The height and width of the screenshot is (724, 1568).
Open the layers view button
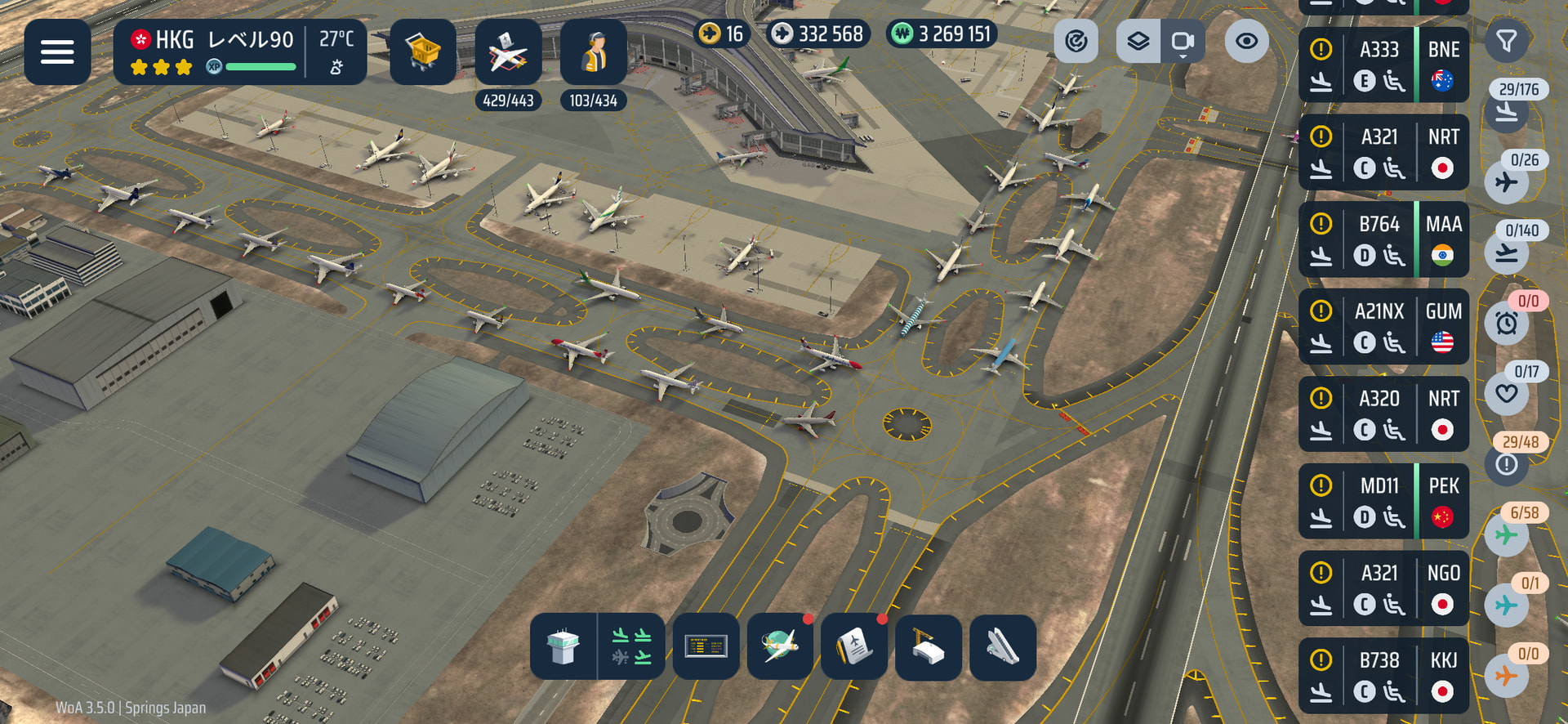pyautogui.click(x=1138, y=41)
